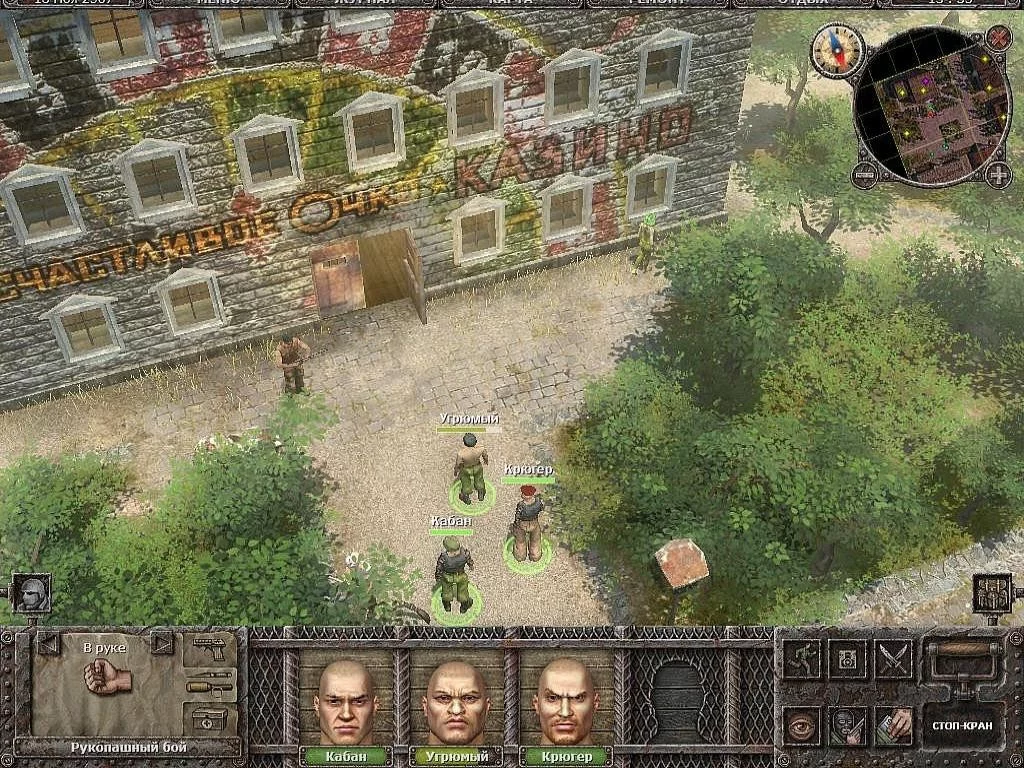Click the hand holding money icon
Image resolution: width=1024 pixels, height=768 pixels.
[x=894, y=725]
